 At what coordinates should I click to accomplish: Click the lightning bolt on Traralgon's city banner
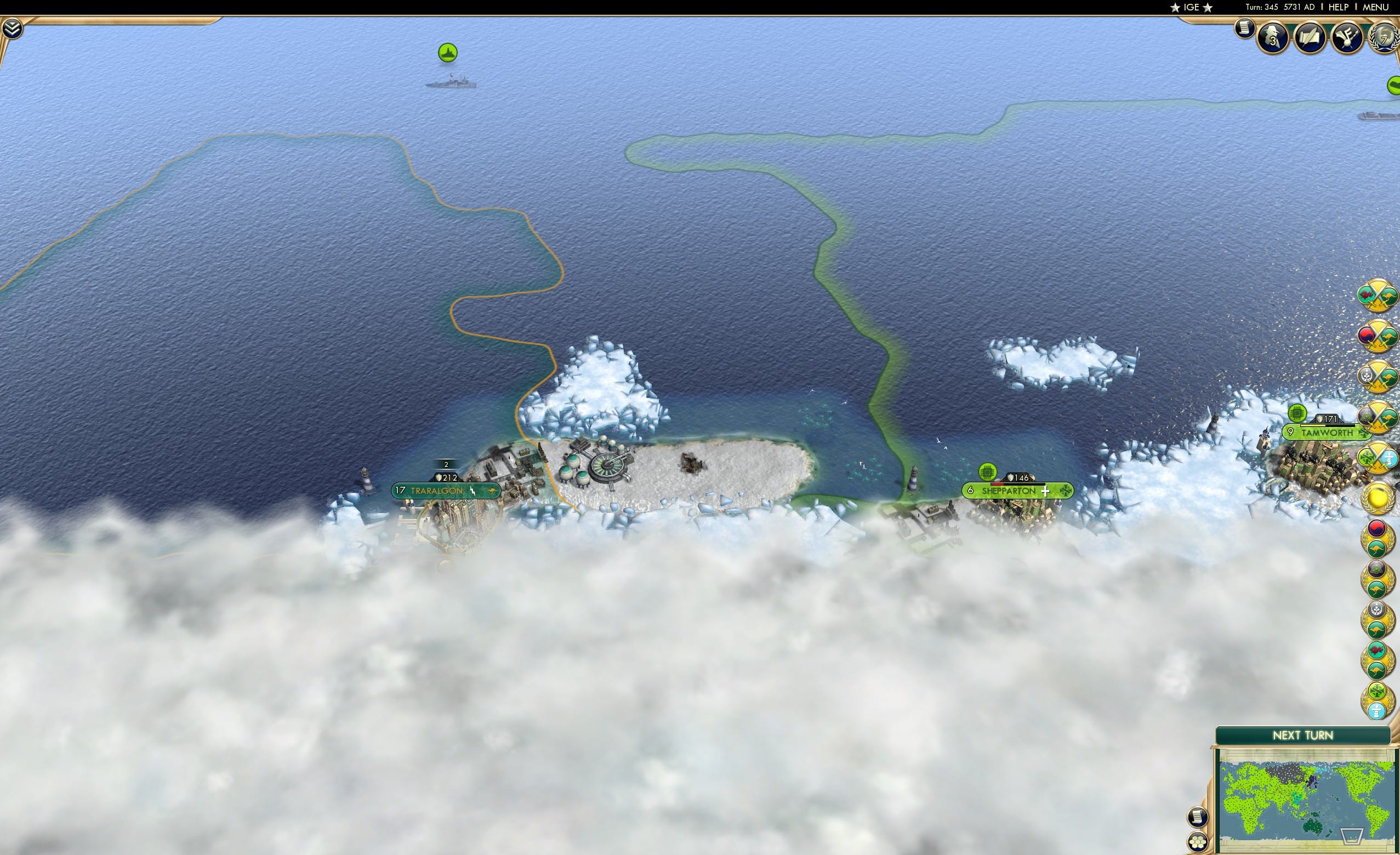point(473,492)
